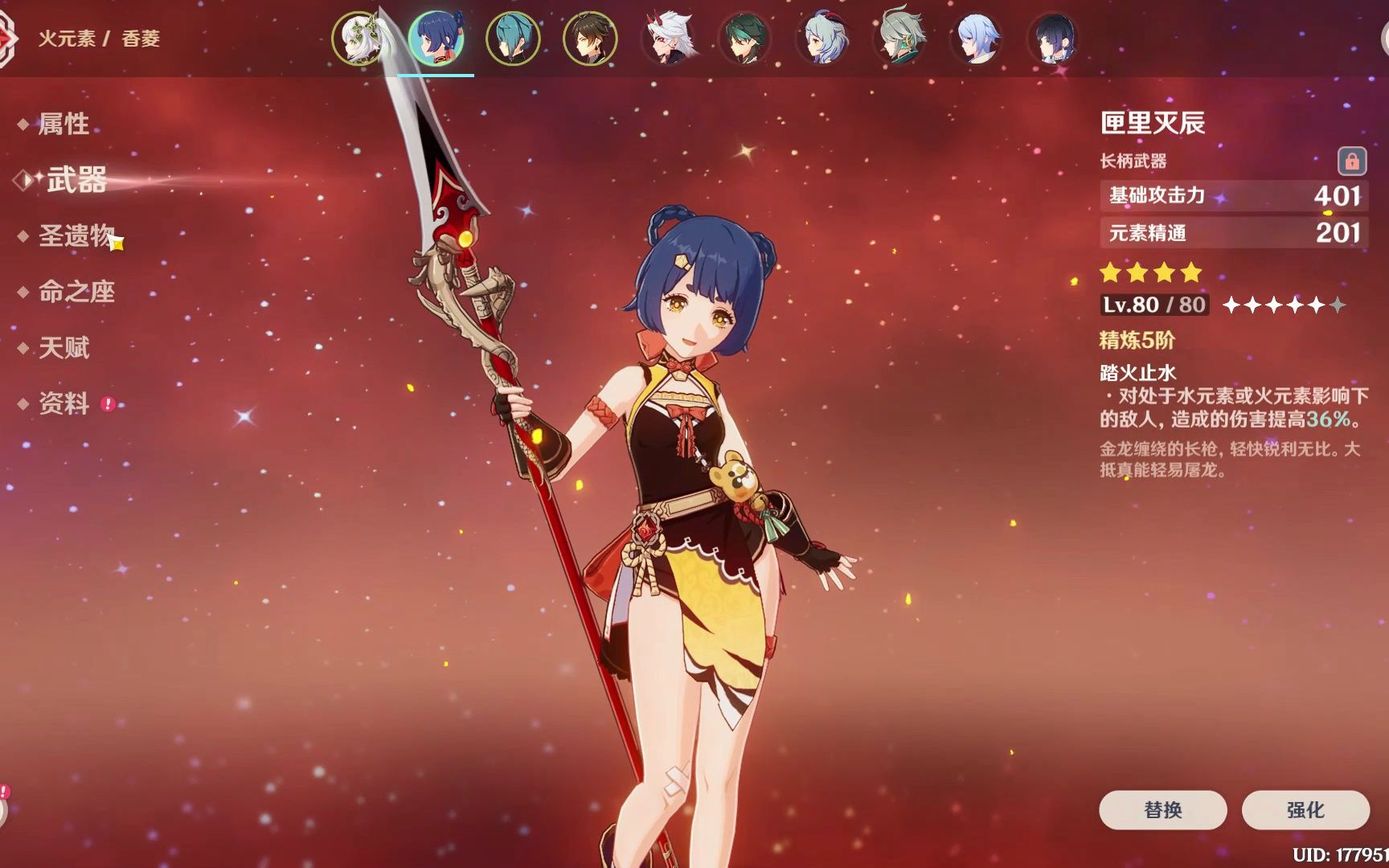Open the 属性 attributes menu
The width and height of the screenshot is (1389, 868).
click(64, 124)
